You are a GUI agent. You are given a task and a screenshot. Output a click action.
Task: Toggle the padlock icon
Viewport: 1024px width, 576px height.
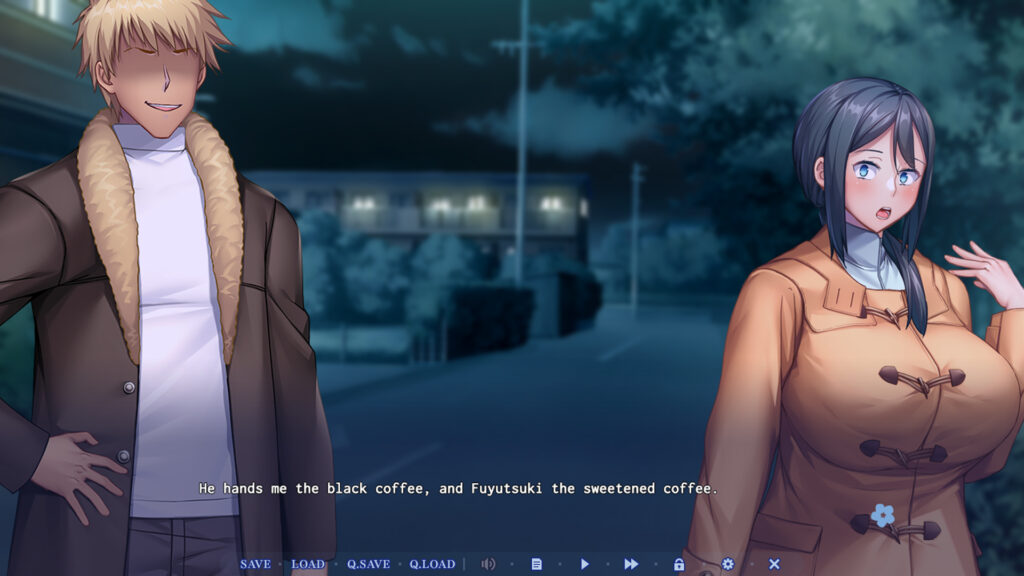pyautogui.click(x=679, y=564)
